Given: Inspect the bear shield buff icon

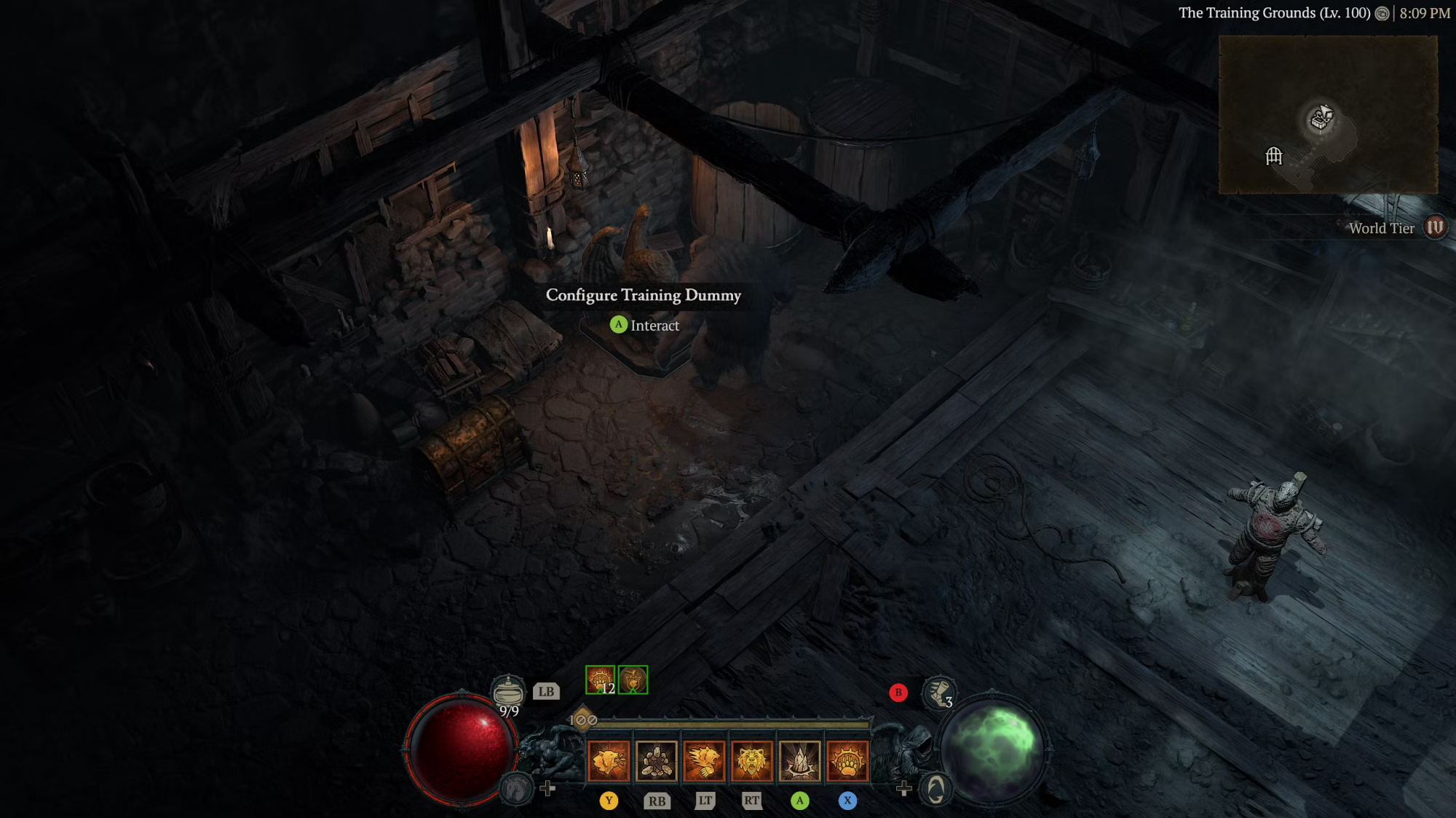Looking at the screenshot, I should [633, 680].
